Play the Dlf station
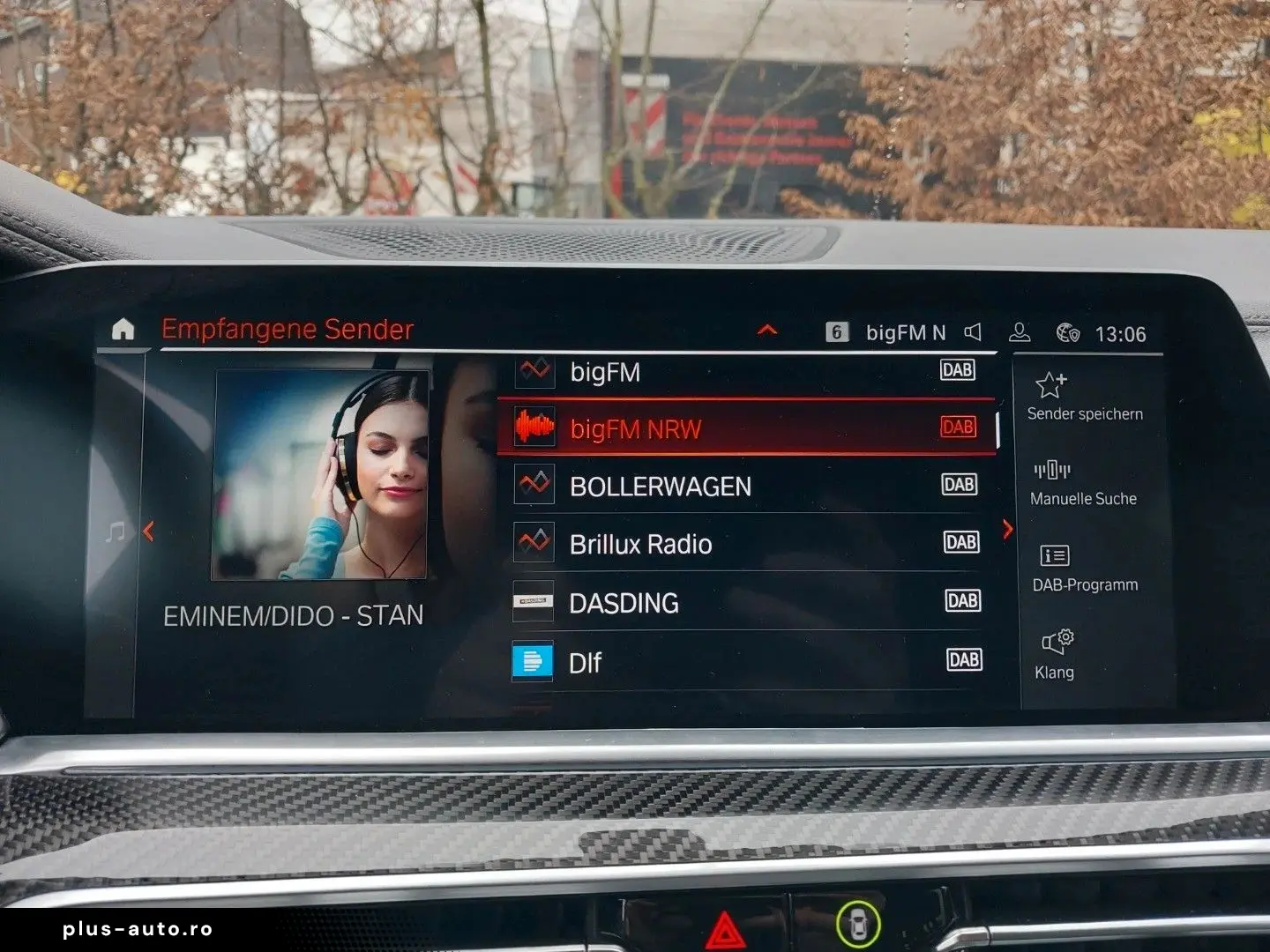 click(x=745, y=662)
